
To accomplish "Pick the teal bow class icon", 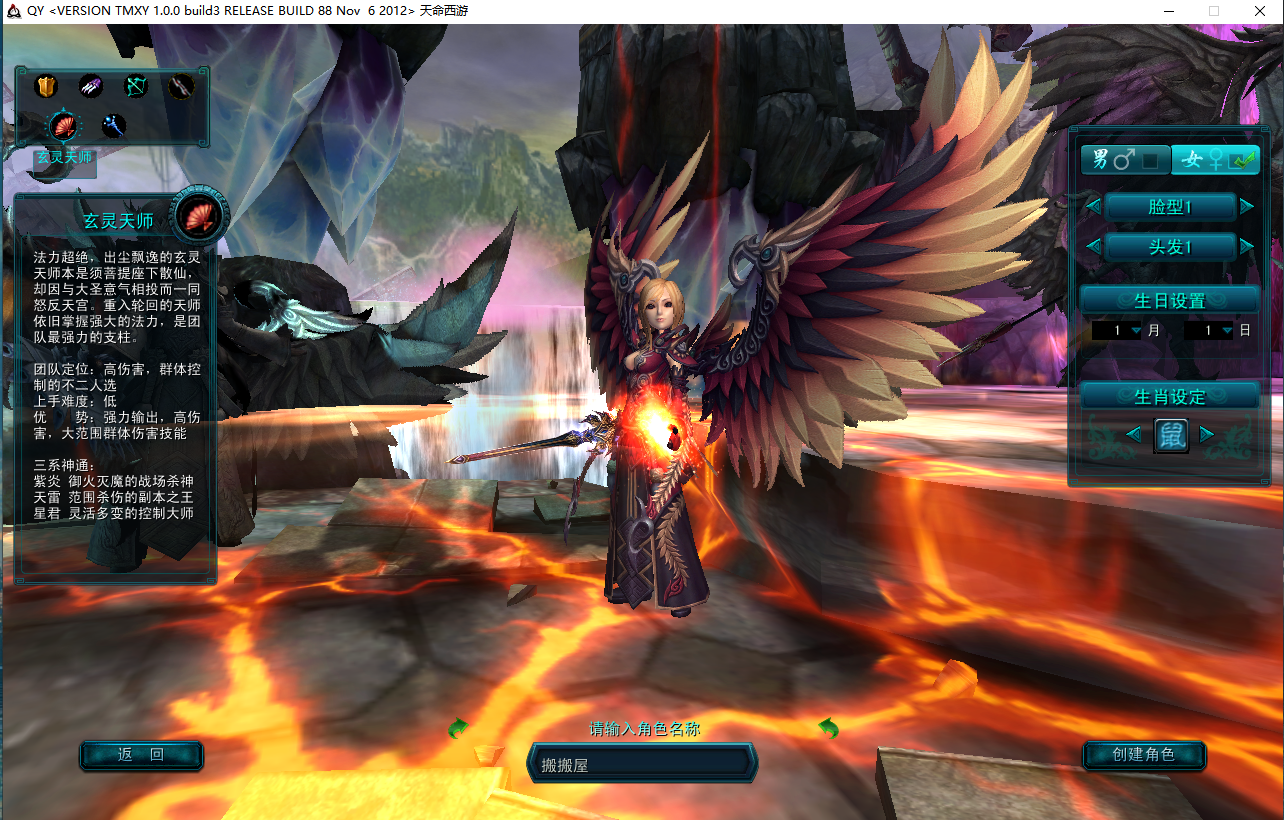I will (x=135, y=87).
